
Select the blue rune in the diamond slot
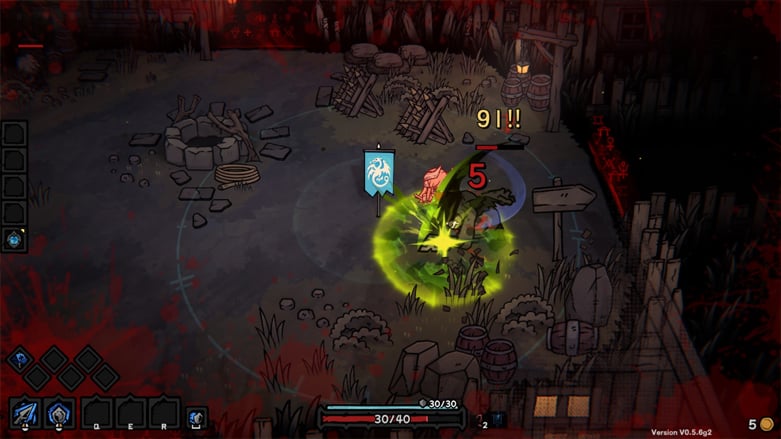[20, 359]
